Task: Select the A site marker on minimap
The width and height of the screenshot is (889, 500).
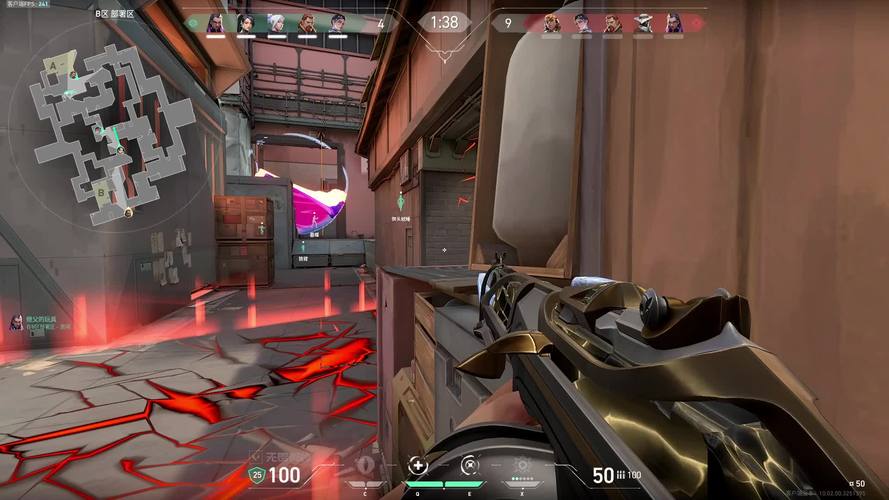Action: tap(52, 64)
